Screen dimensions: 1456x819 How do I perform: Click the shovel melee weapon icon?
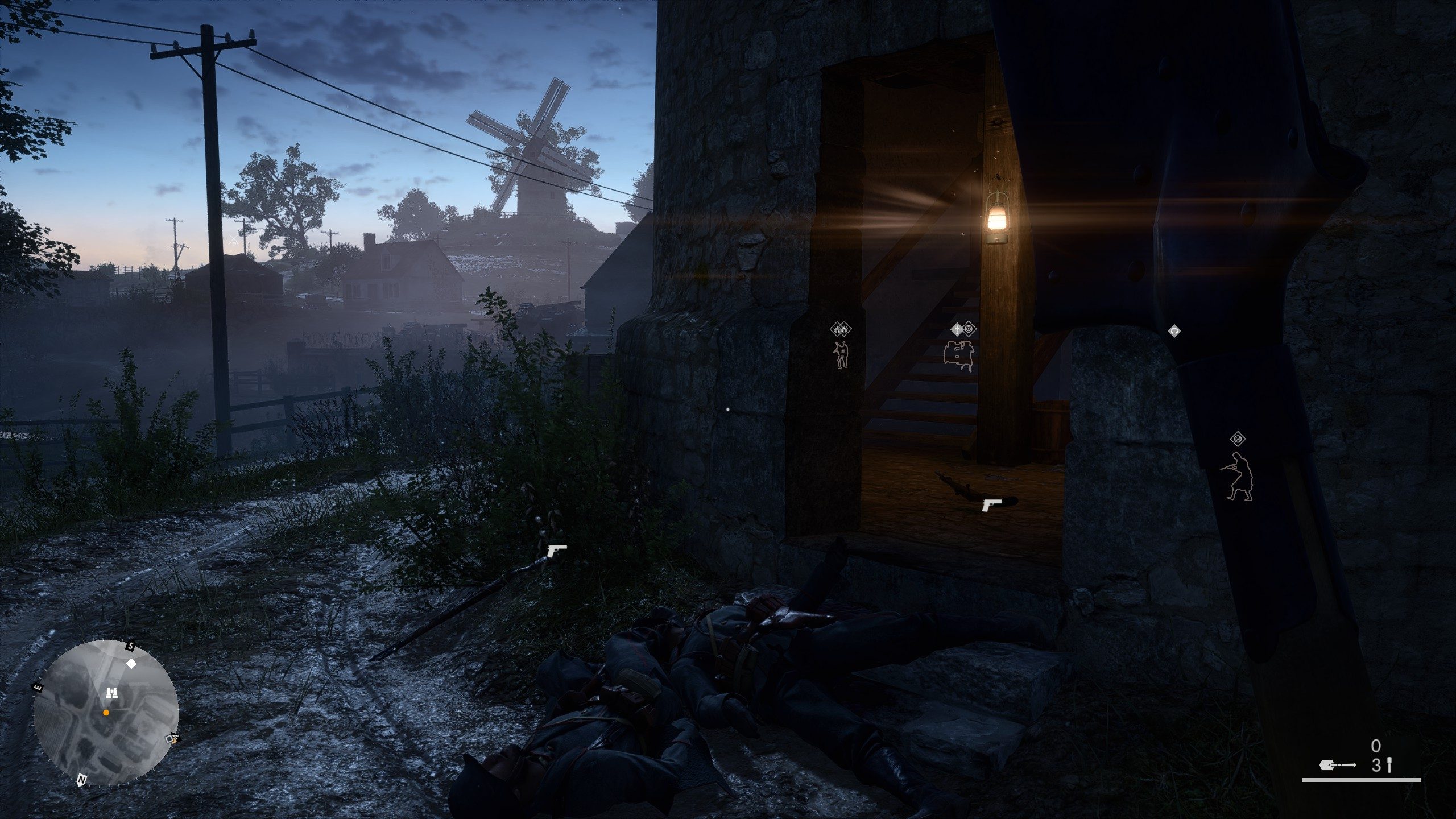click(1337, 766)
